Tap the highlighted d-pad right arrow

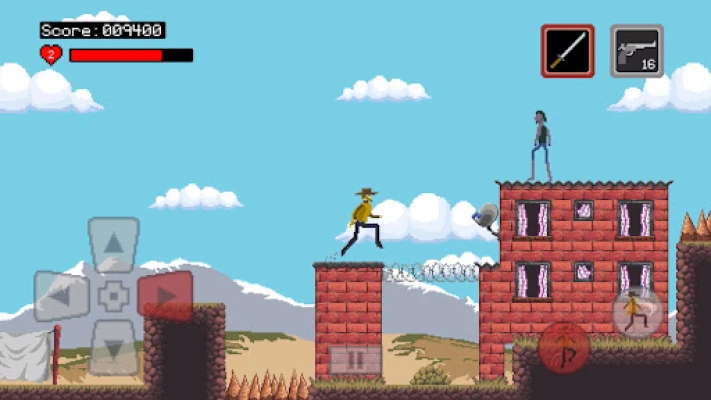coord(166,296)
